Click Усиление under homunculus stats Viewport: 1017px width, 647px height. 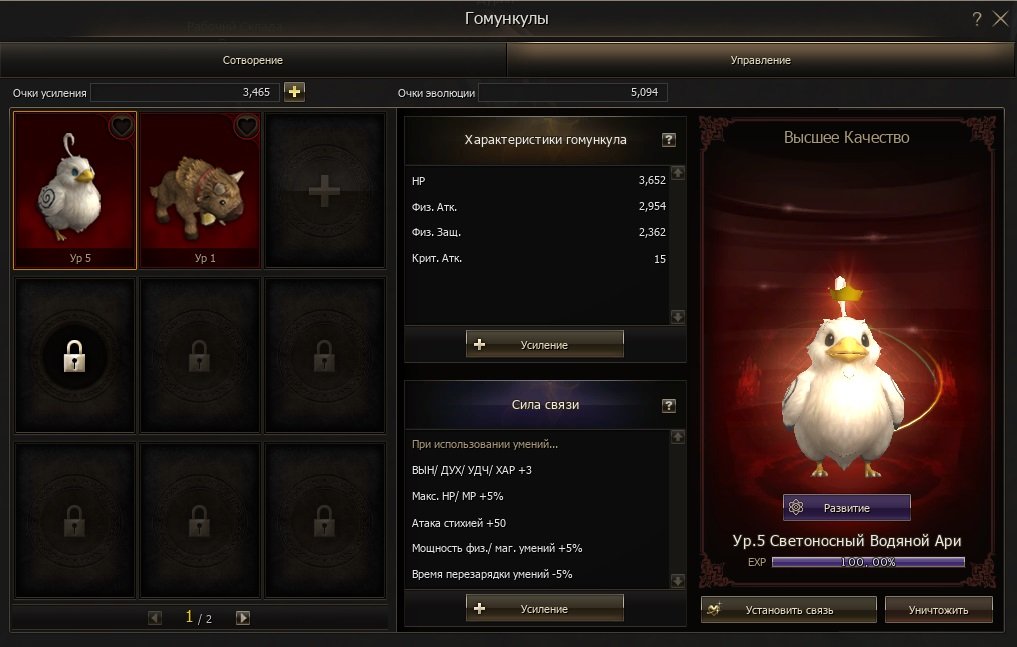click(545, 344)
